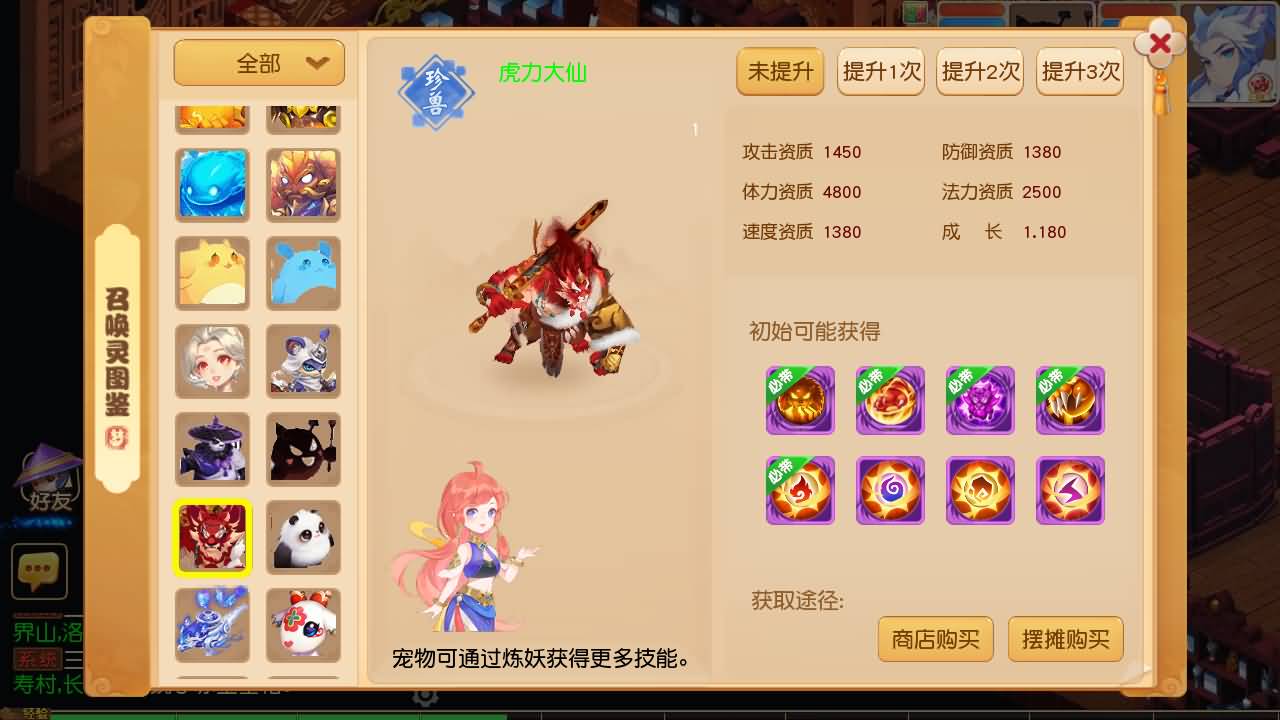The width and height of the screenshot is (1280, 720).
Task: Click the claw 必带 skill icon
Action: click(x=1070, y=400)
